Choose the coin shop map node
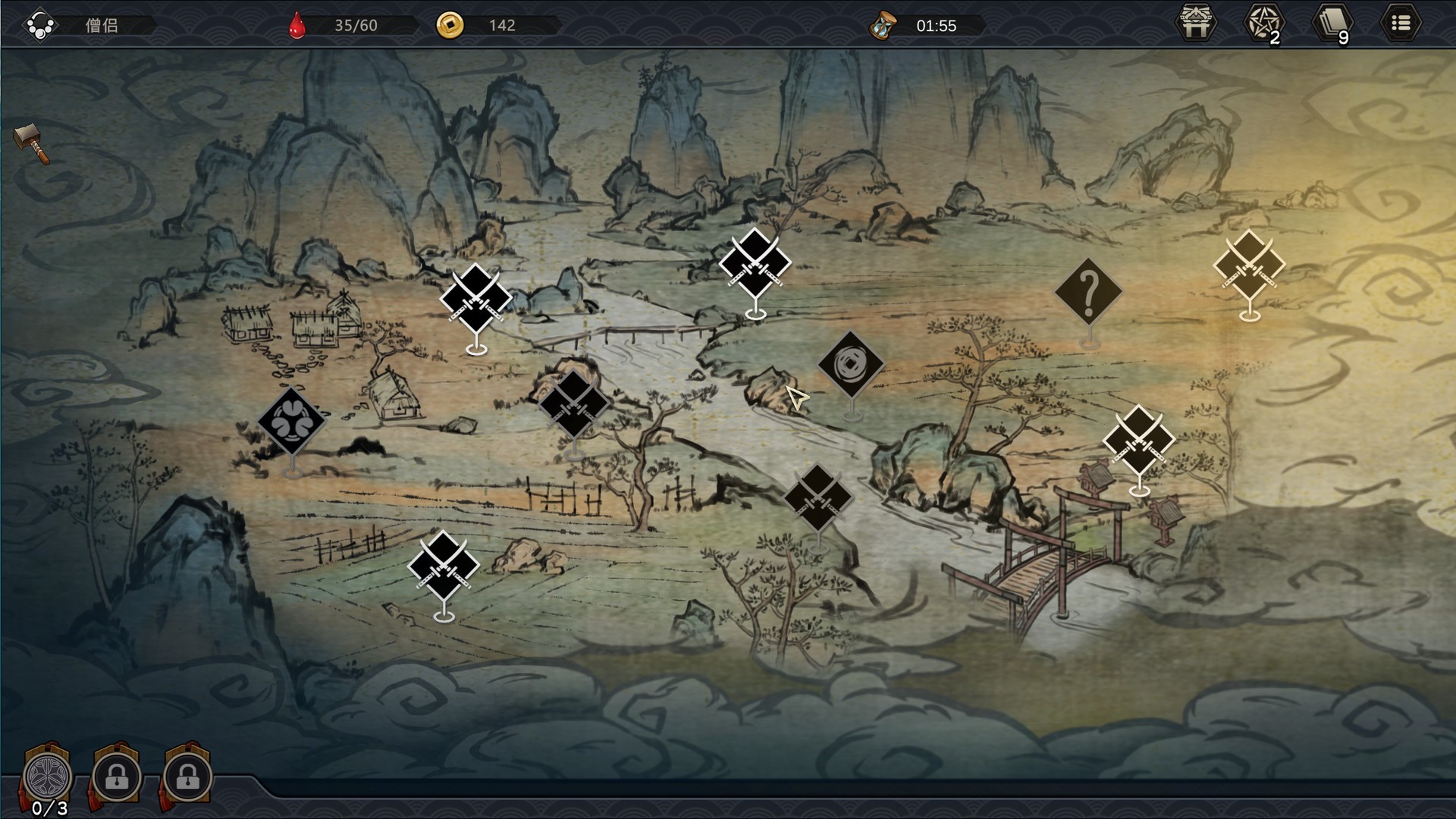 point(851,365)
